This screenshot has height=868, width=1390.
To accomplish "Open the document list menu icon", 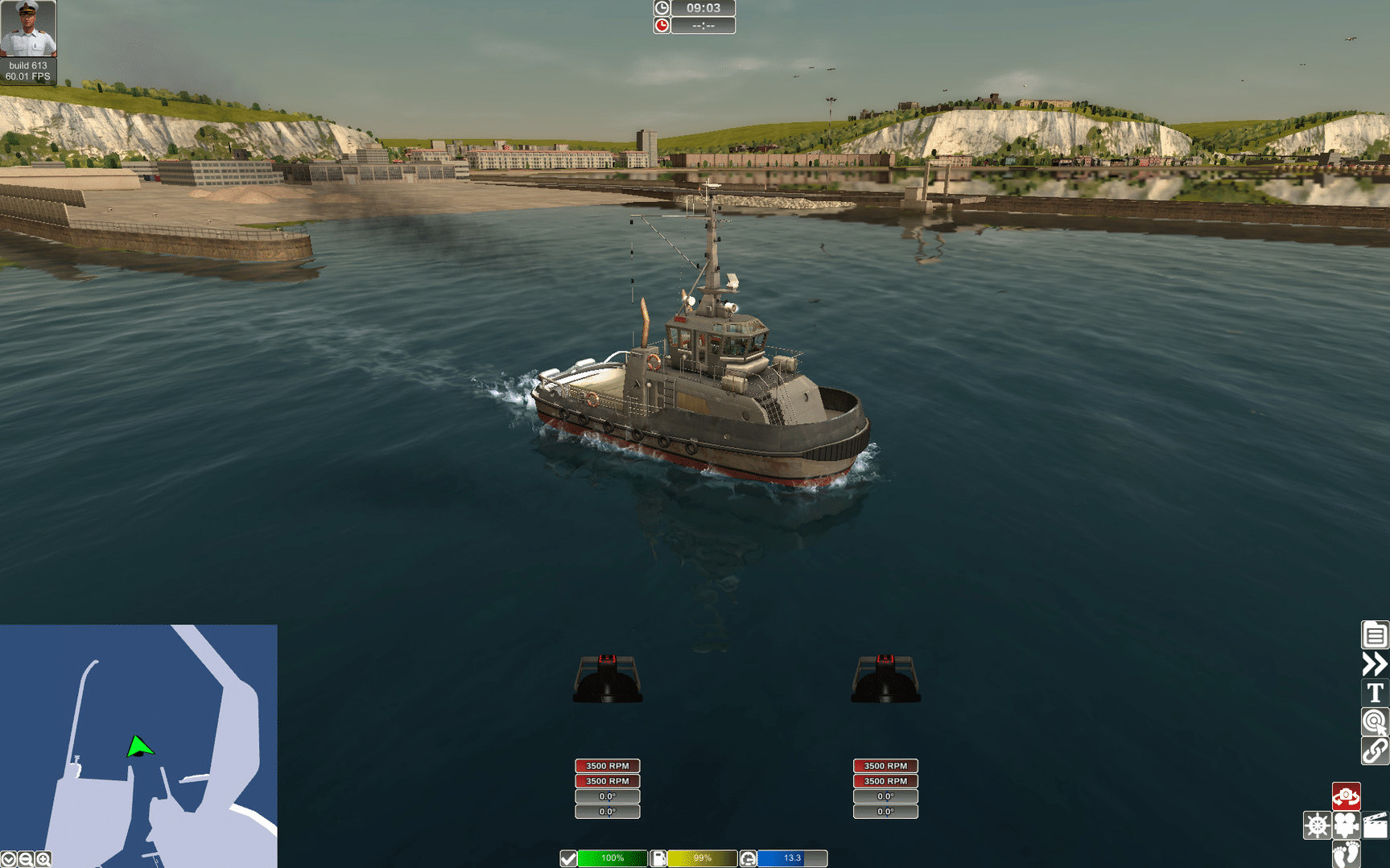I will tap(1374, 635).
